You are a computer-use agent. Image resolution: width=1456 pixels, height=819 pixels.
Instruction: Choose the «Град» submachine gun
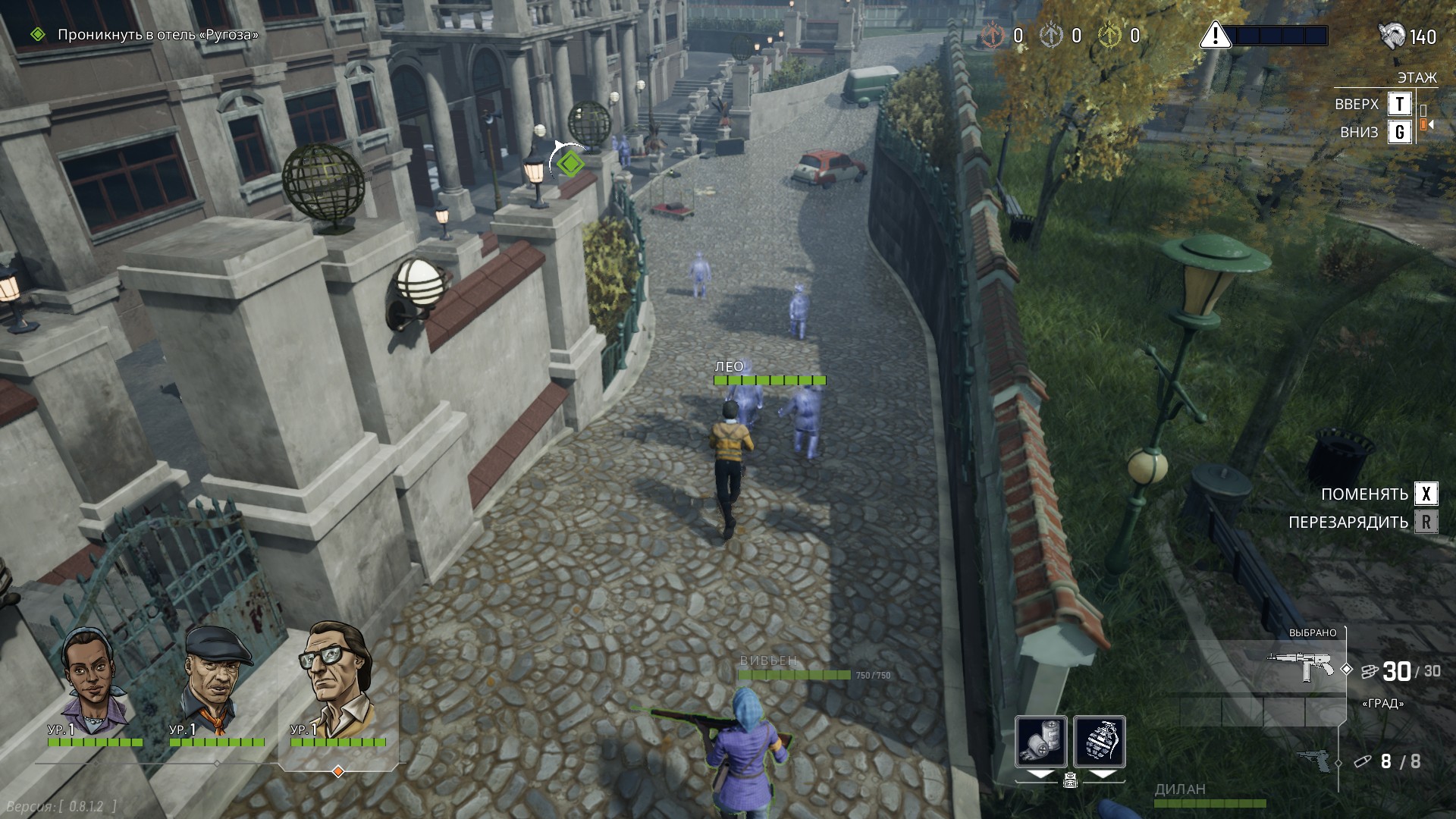point(1303,667)
